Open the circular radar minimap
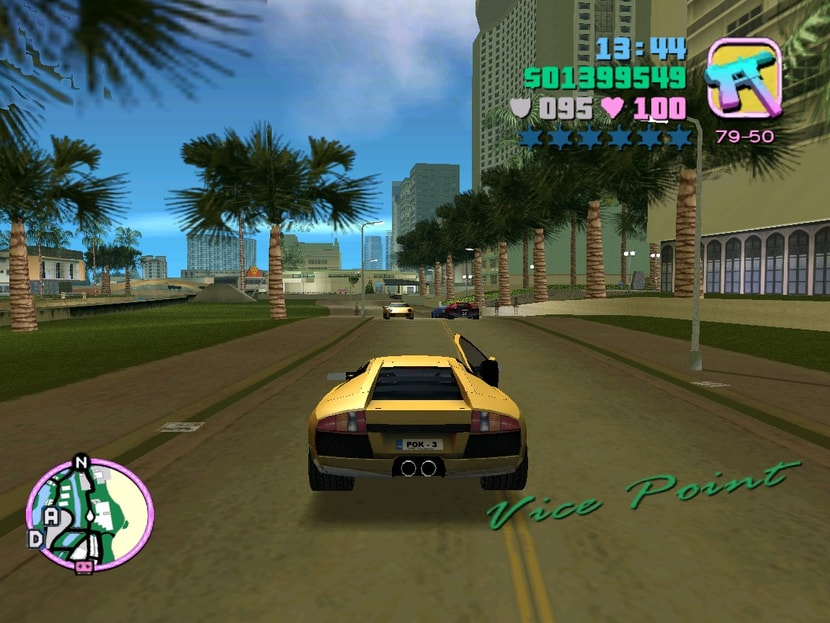 (x=90, y=515)
